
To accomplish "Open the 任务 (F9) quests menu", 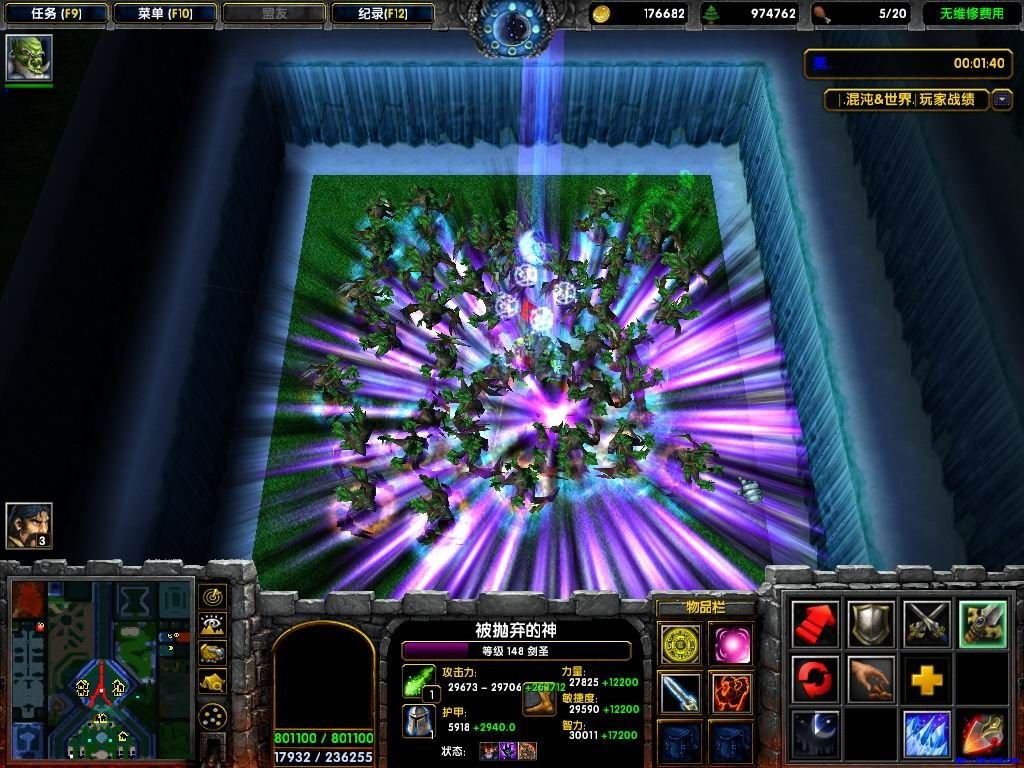I will (55, 14).
